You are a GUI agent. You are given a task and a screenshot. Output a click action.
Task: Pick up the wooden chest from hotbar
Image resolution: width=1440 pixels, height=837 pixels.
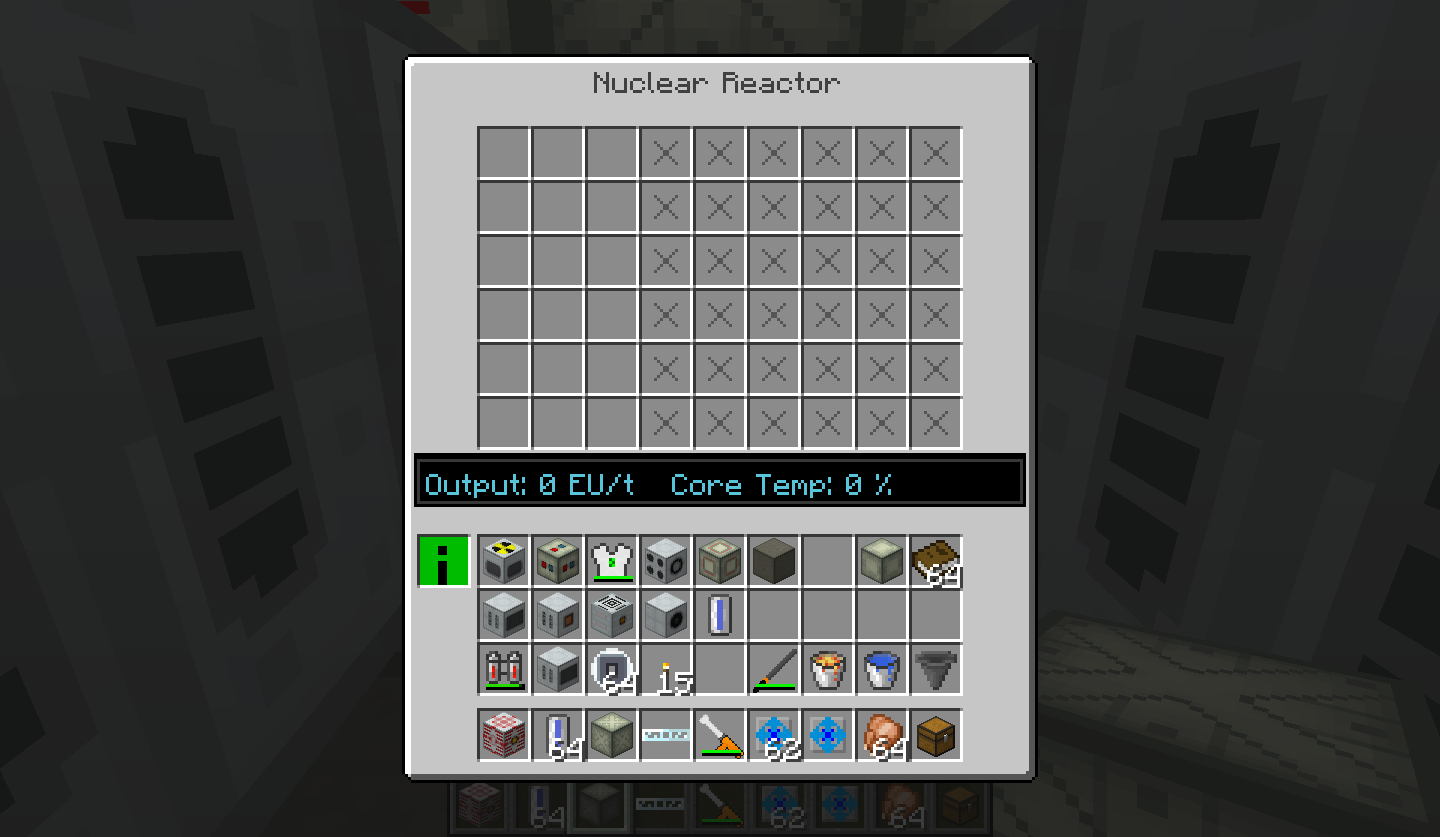point(936,735)
